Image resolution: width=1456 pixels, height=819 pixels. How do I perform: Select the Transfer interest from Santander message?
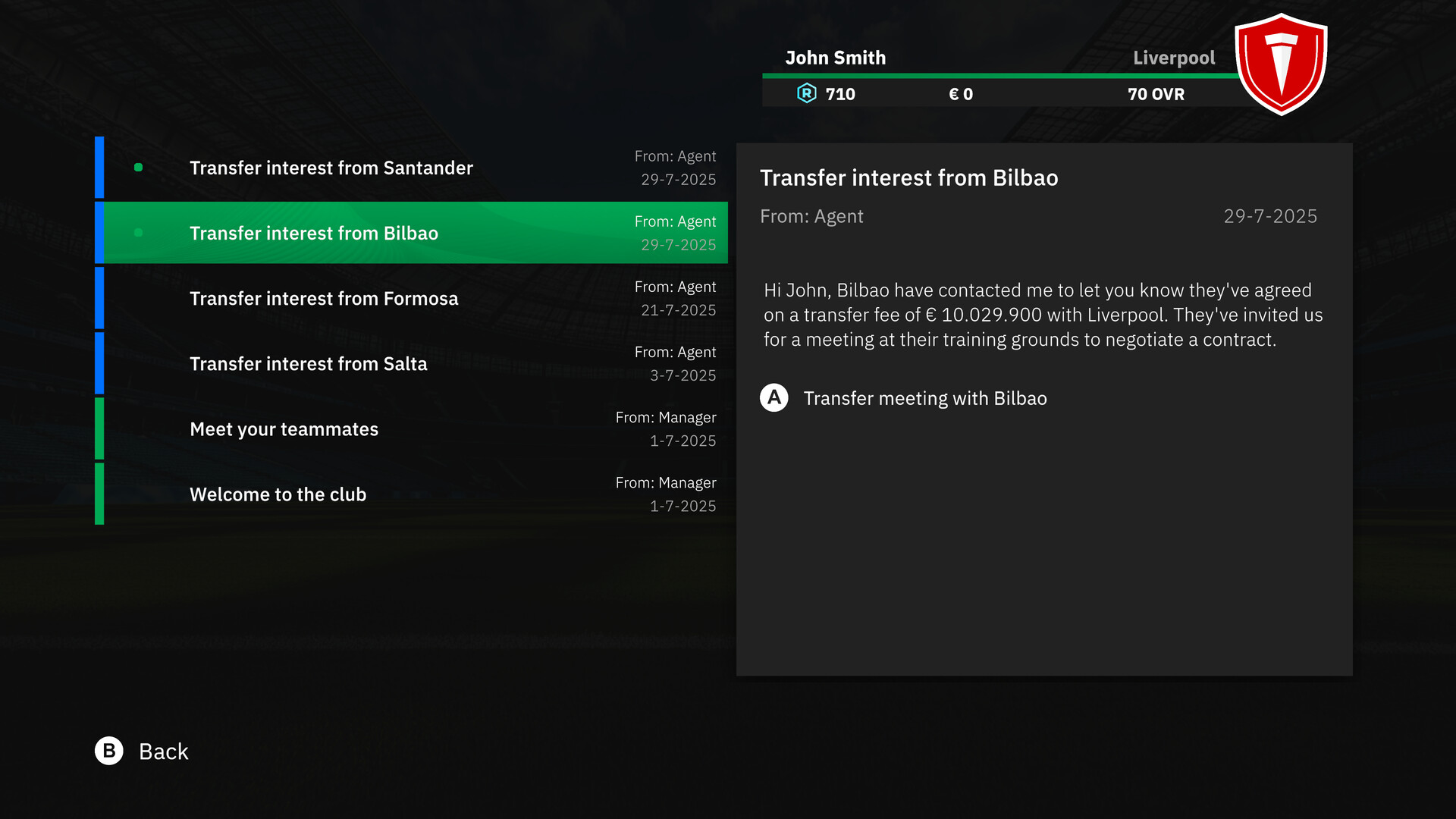[x=379, y=168]
